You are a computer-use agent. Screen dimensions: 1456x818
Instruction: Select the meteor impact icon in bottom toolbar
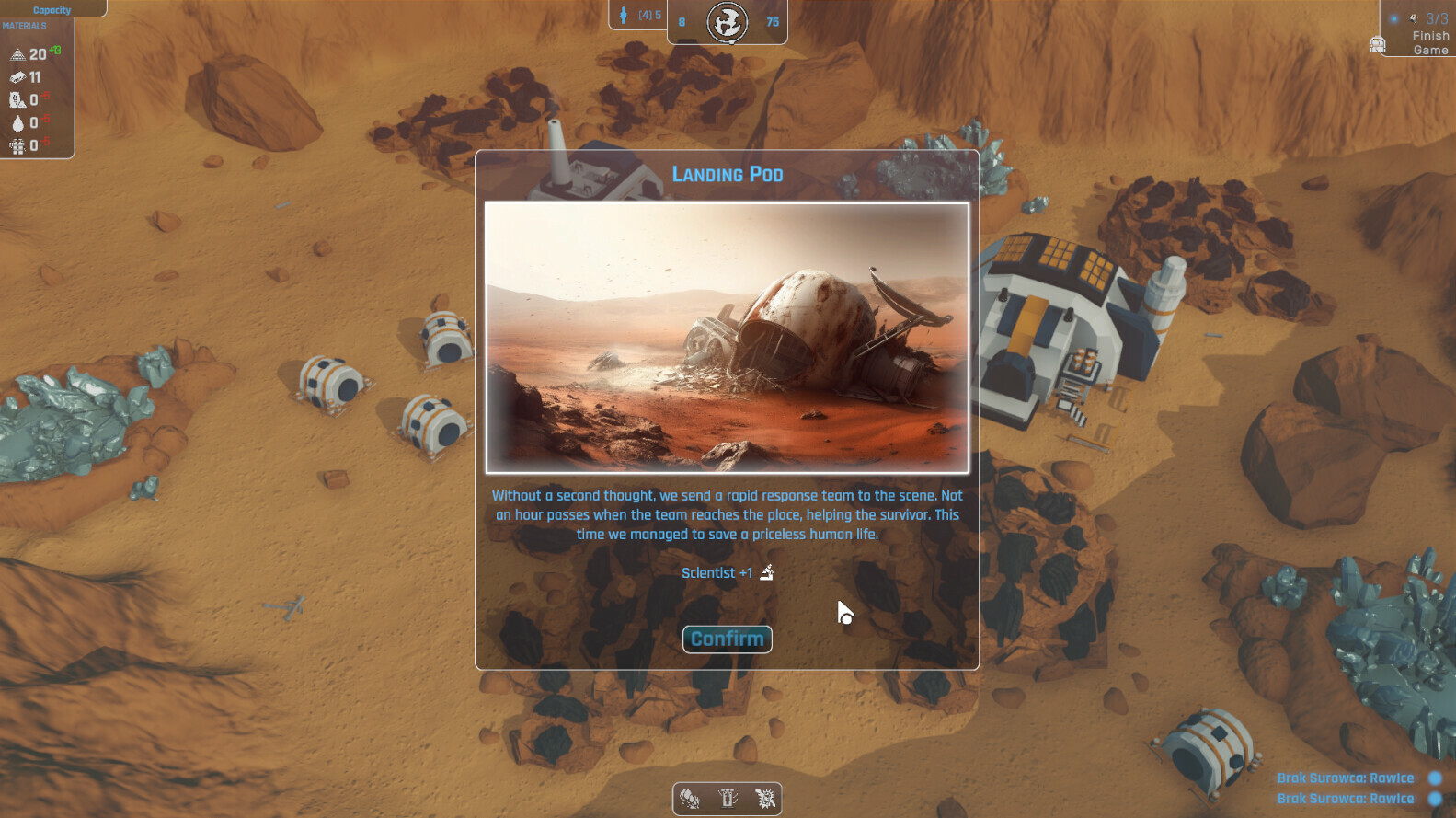(765, 799)
